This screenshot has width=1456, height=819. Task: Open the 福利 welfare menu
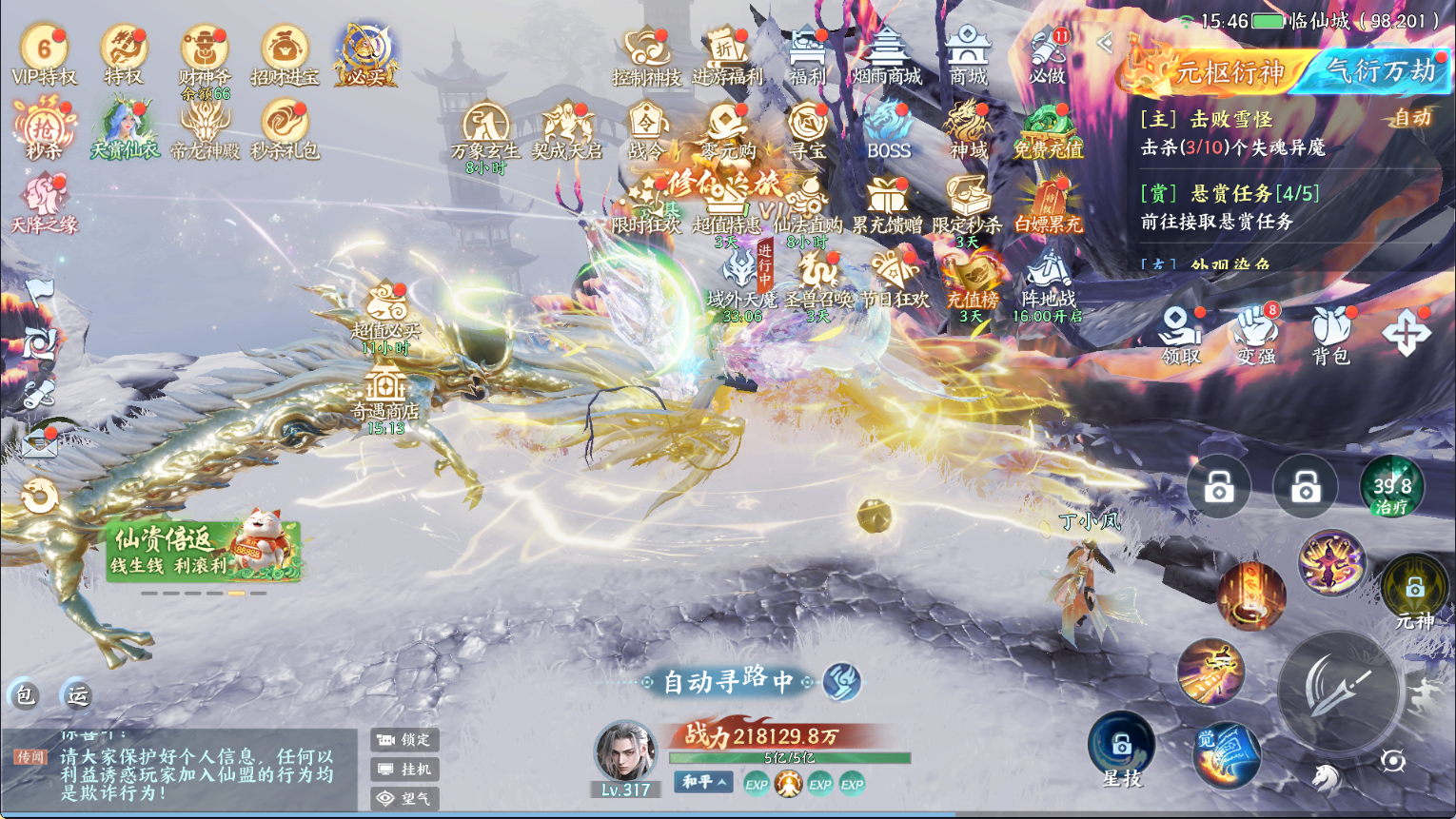pyautogui.click(x=807, y=55)
